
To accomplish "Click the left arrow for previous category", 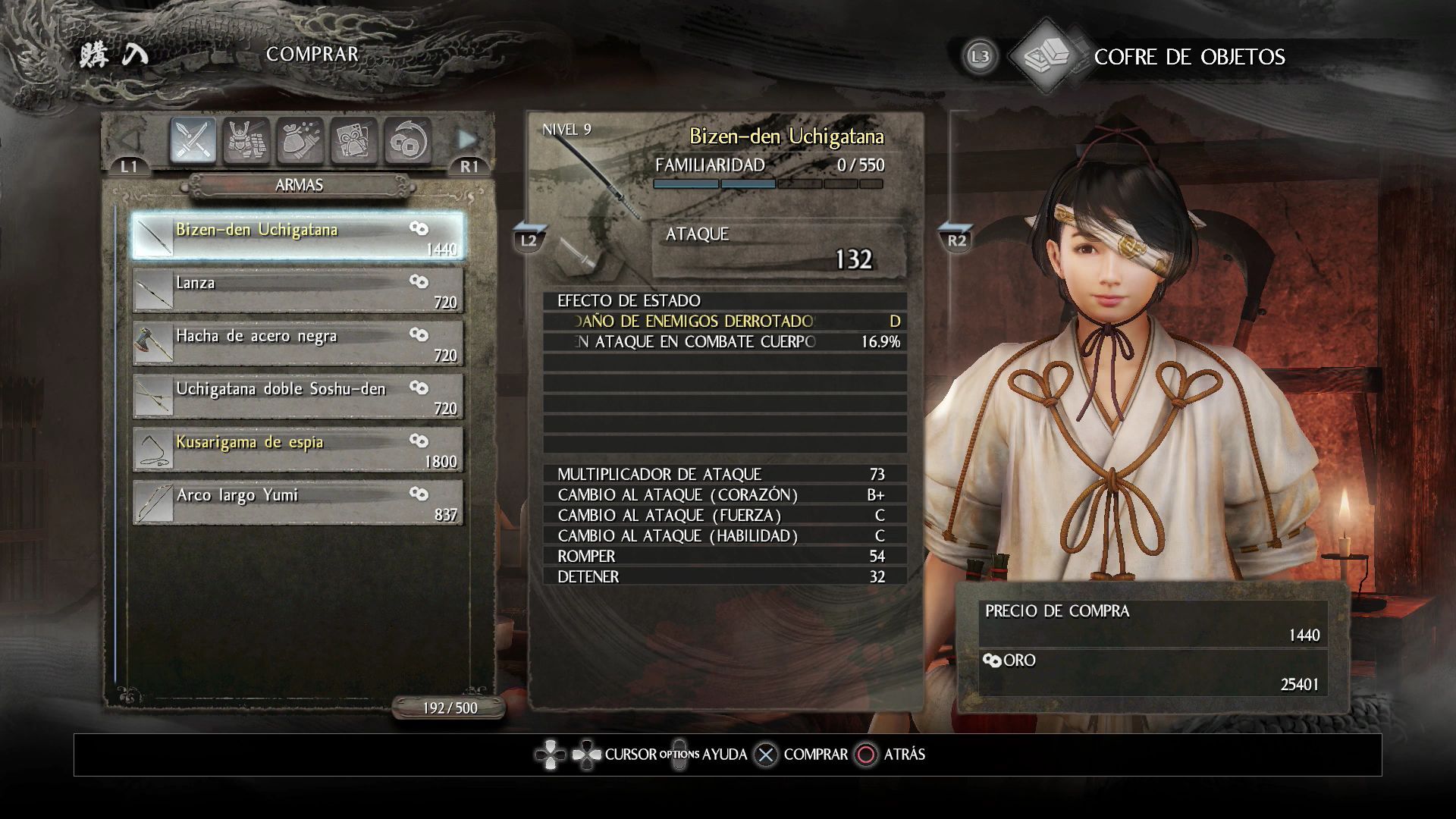I will point(130,140).
